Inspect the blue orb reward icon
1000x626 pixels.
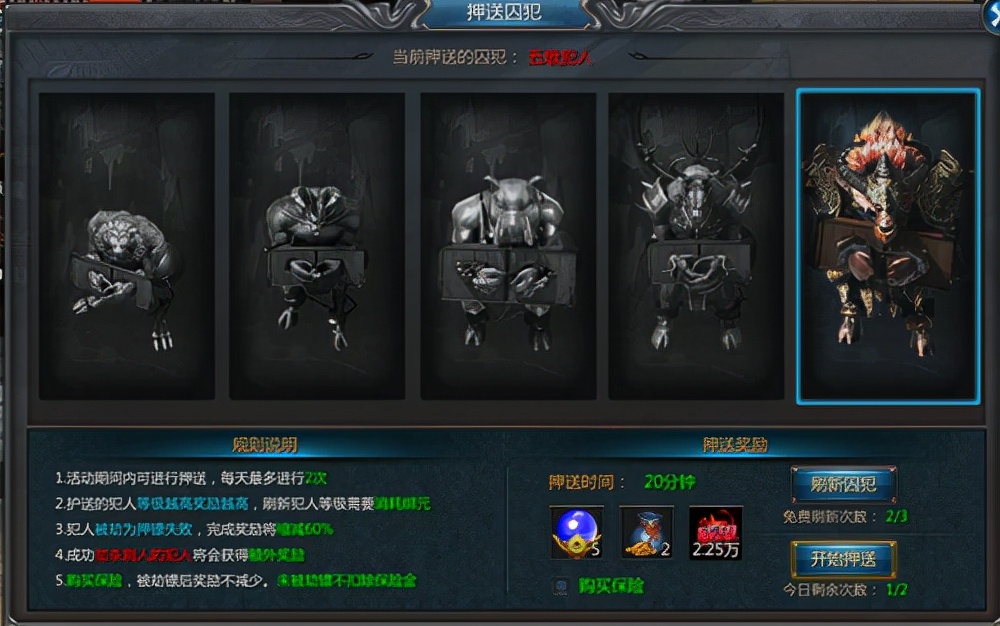[577, 533]
